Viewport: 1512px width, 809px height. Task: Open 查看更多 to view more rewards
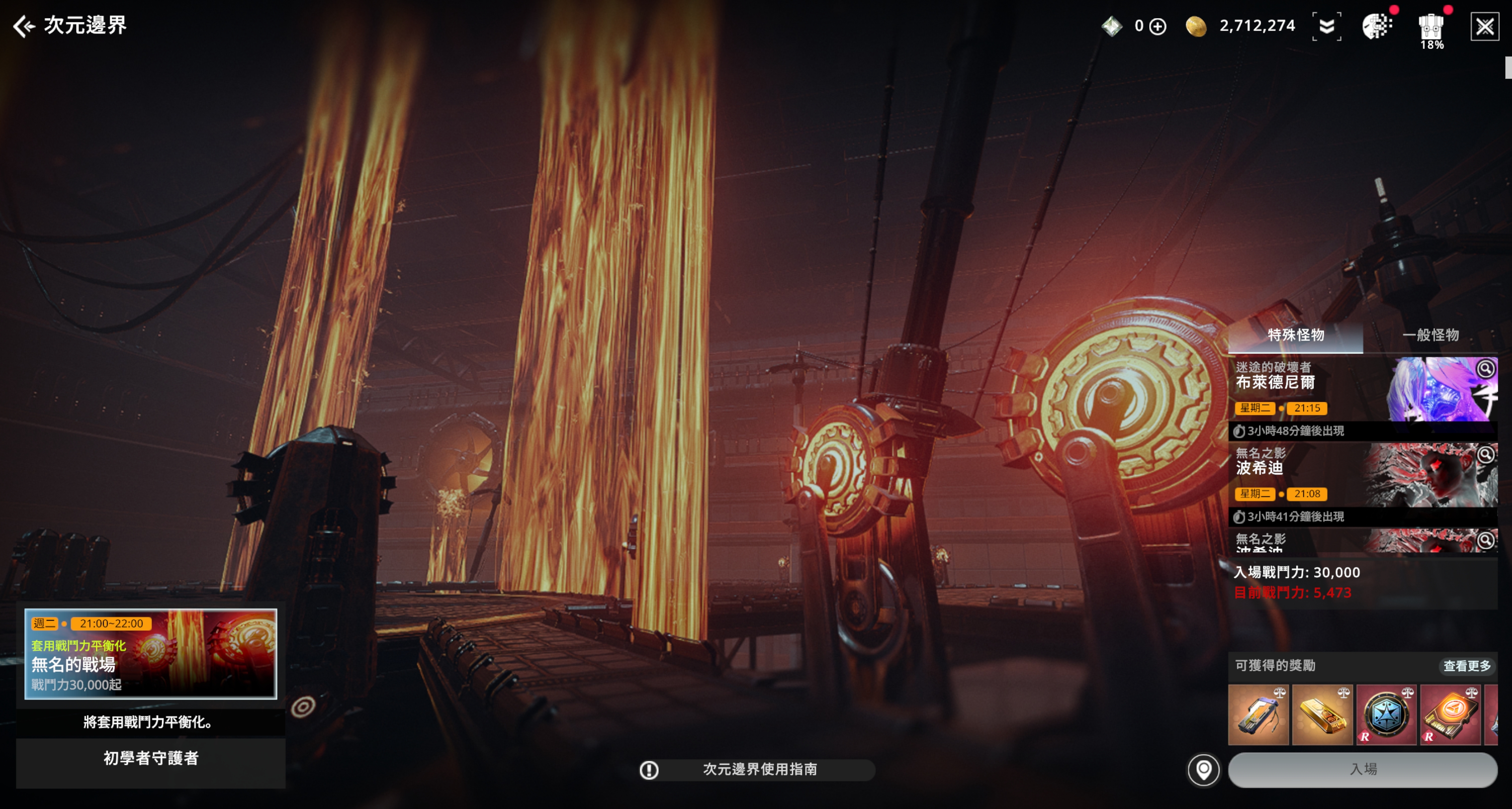click(x=1466, y=666)
